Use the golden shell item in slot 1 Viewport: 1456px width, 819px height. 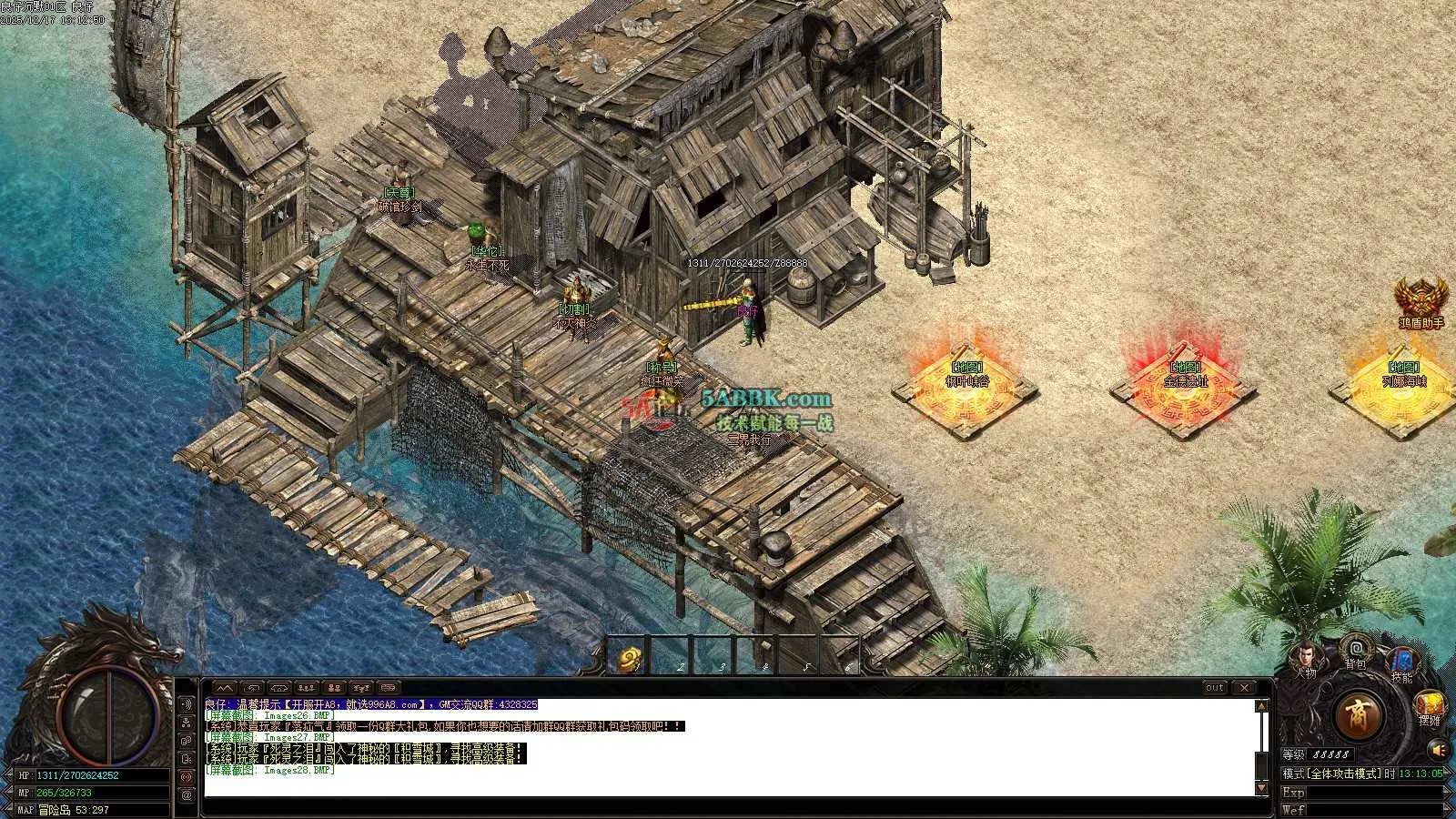[629, 660]
